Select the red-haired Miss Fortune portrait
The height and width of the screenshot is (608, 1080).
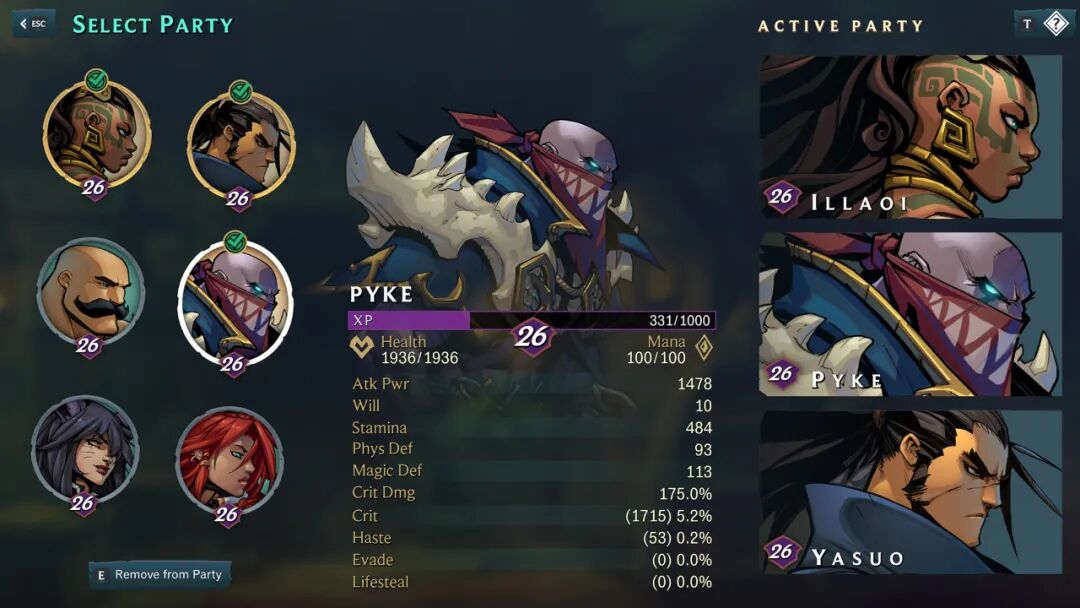click(229, 459)
